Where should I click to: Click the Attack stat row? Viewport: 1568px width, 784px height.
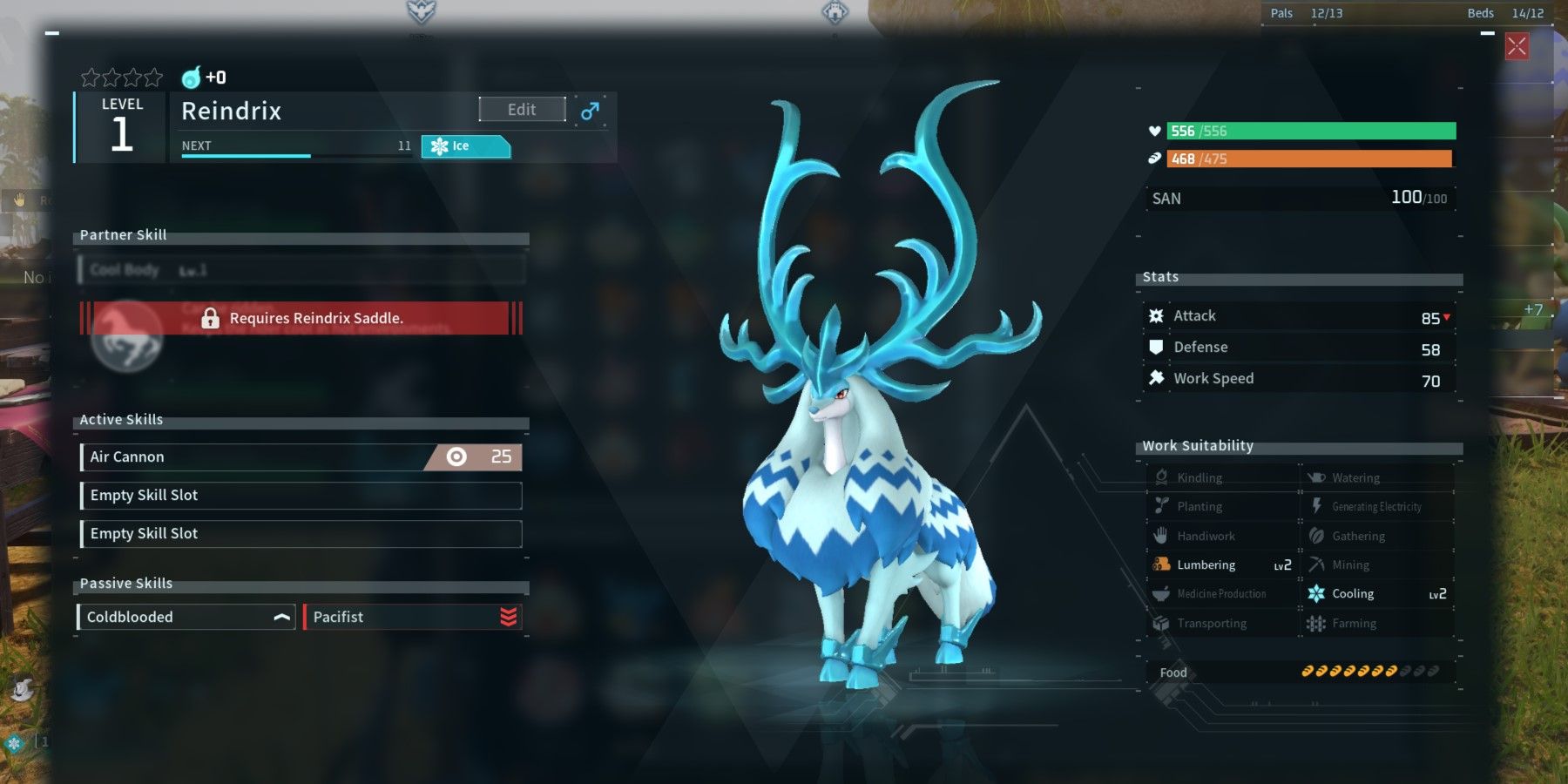click(x=1298, y=316)
